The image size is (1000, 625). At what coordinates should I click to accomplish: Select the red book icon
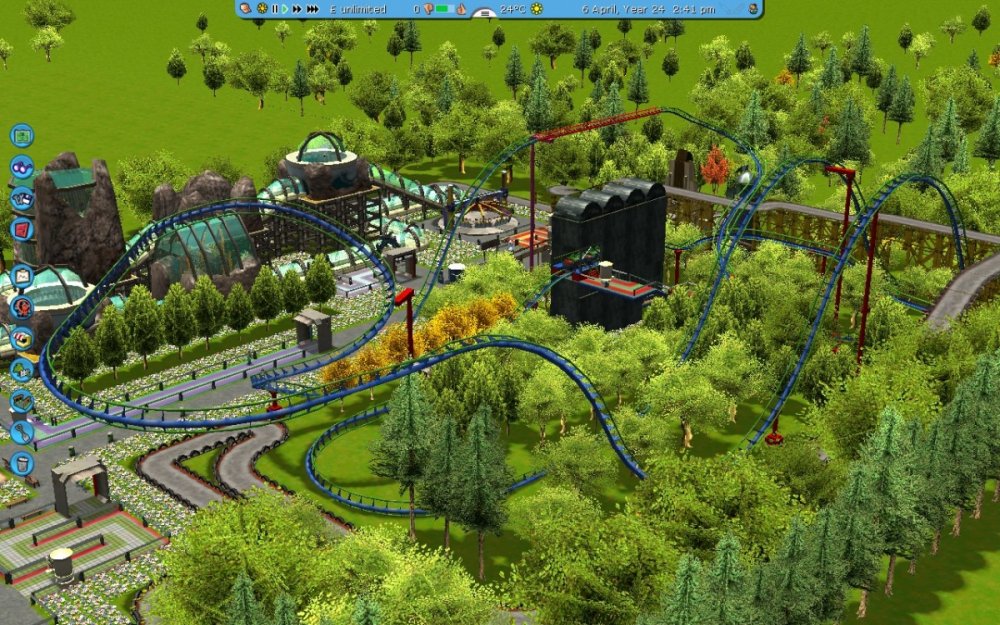tap(21, 228)
